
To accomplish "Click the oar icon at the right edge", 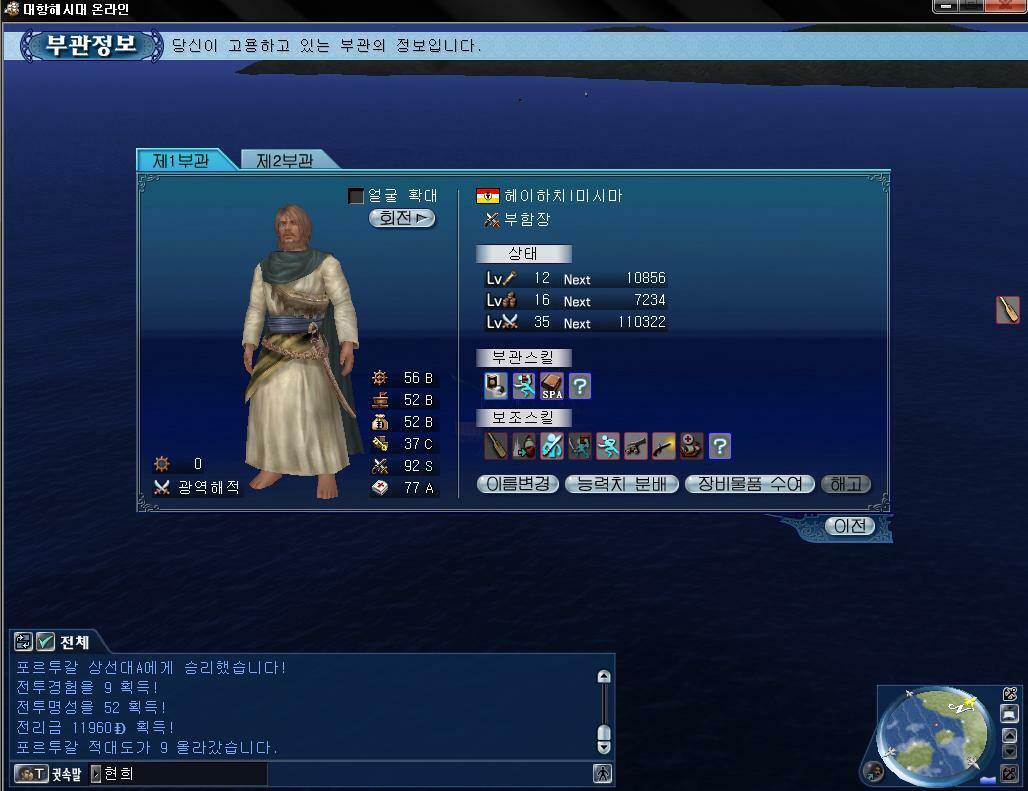I will tap(1008, 310).
